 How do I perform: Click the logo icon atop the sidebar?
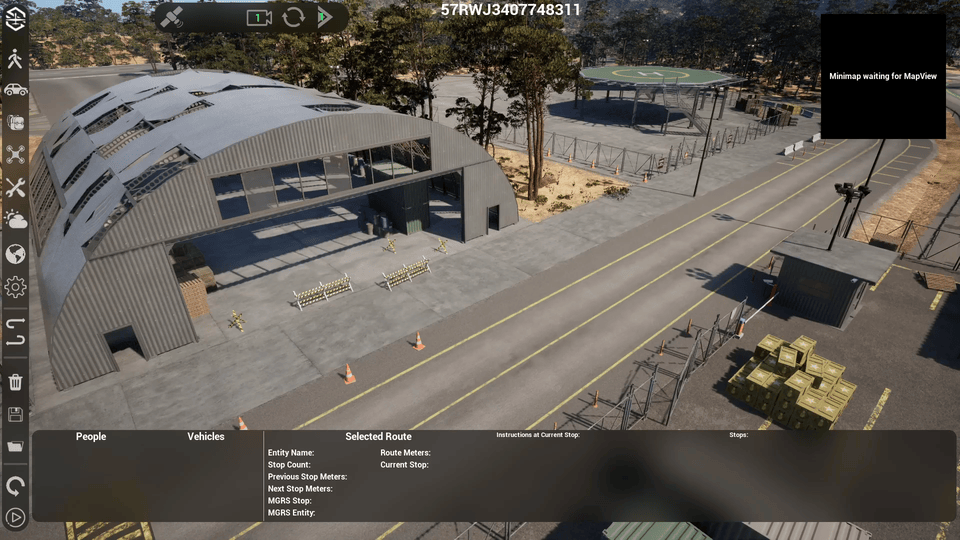pos(15,19)
